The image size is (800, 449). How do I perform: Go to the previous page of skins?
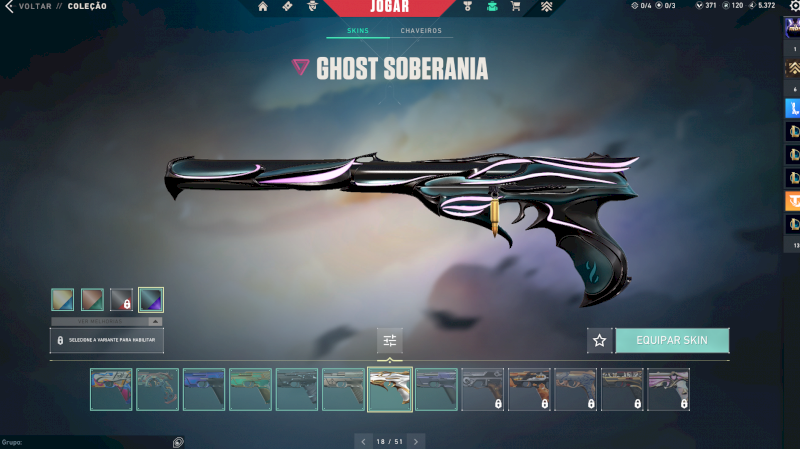pos(362,441)
